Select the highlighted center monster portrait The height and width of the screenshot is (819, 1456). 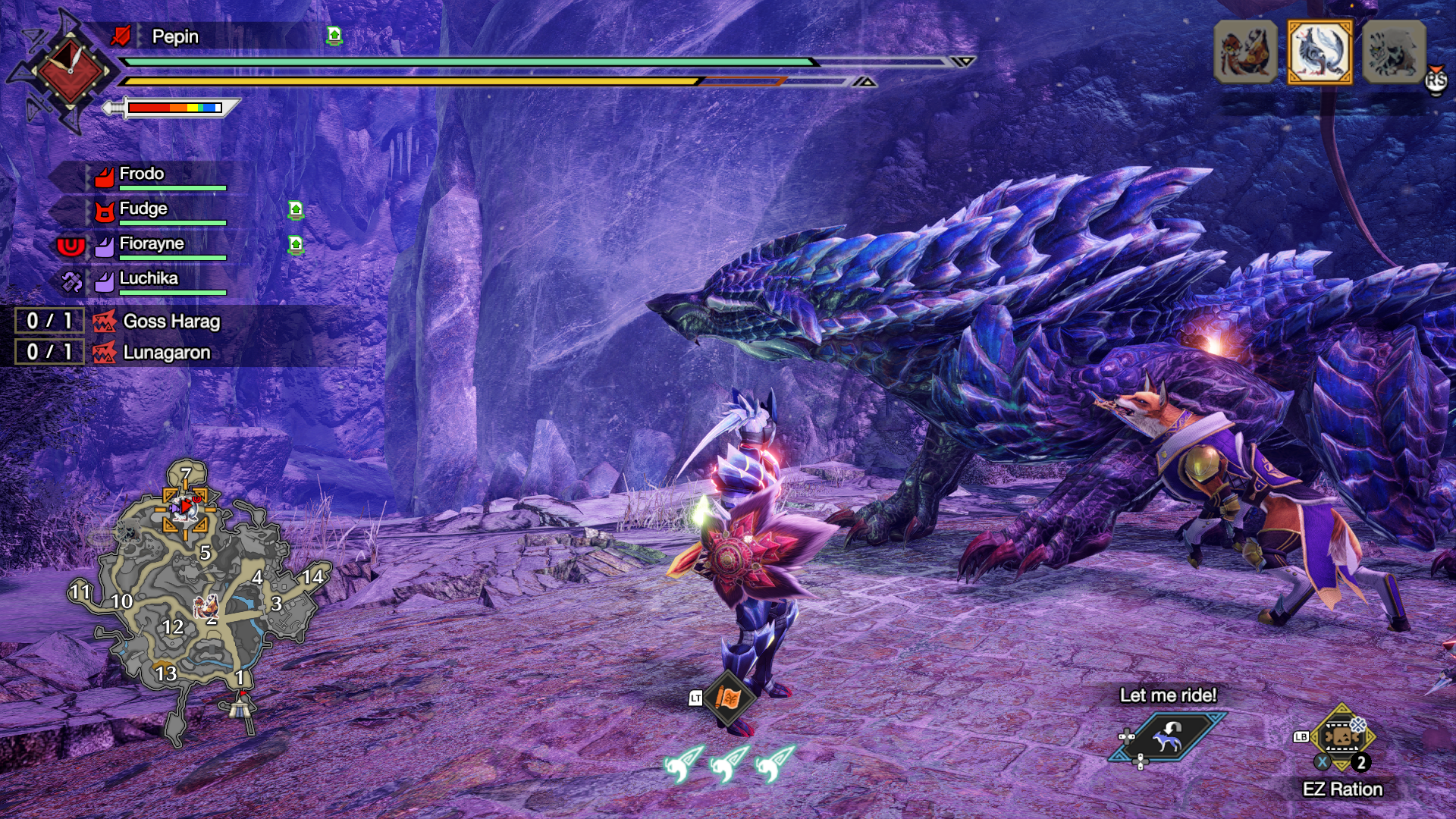tap(1319, 52)
